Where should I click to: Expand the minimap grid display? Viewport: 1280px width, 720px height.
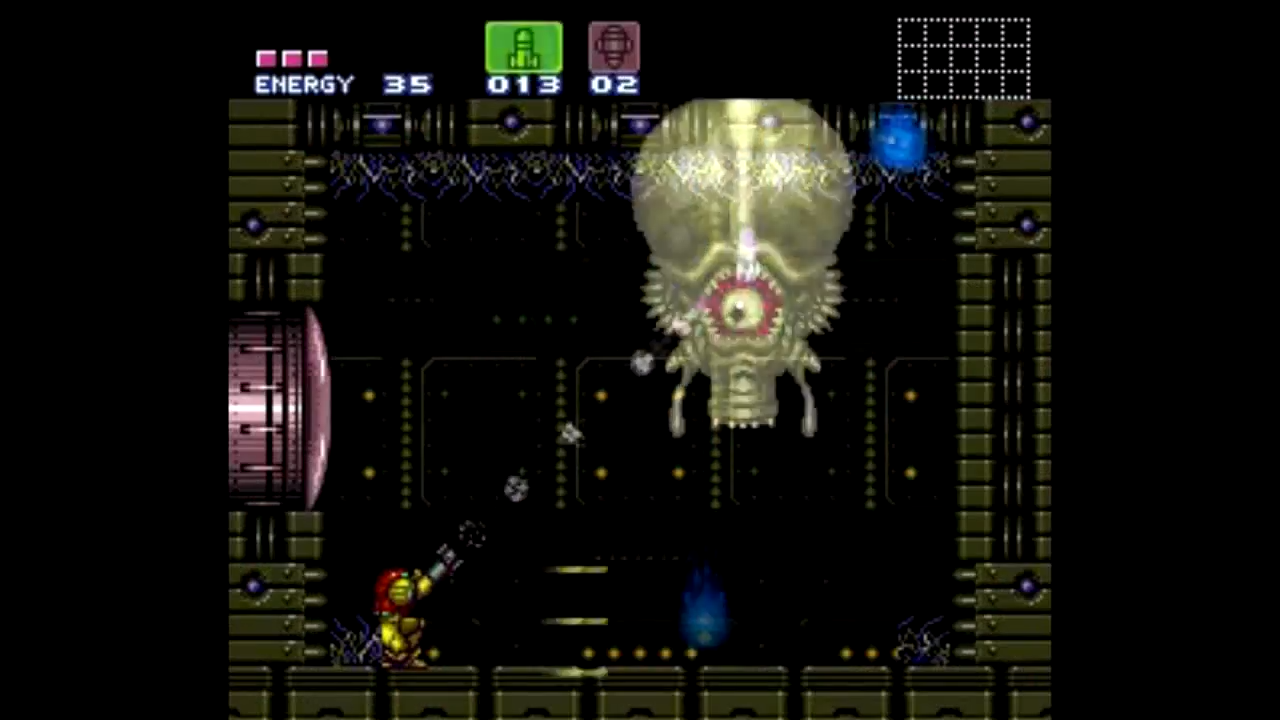pos(963,58)
